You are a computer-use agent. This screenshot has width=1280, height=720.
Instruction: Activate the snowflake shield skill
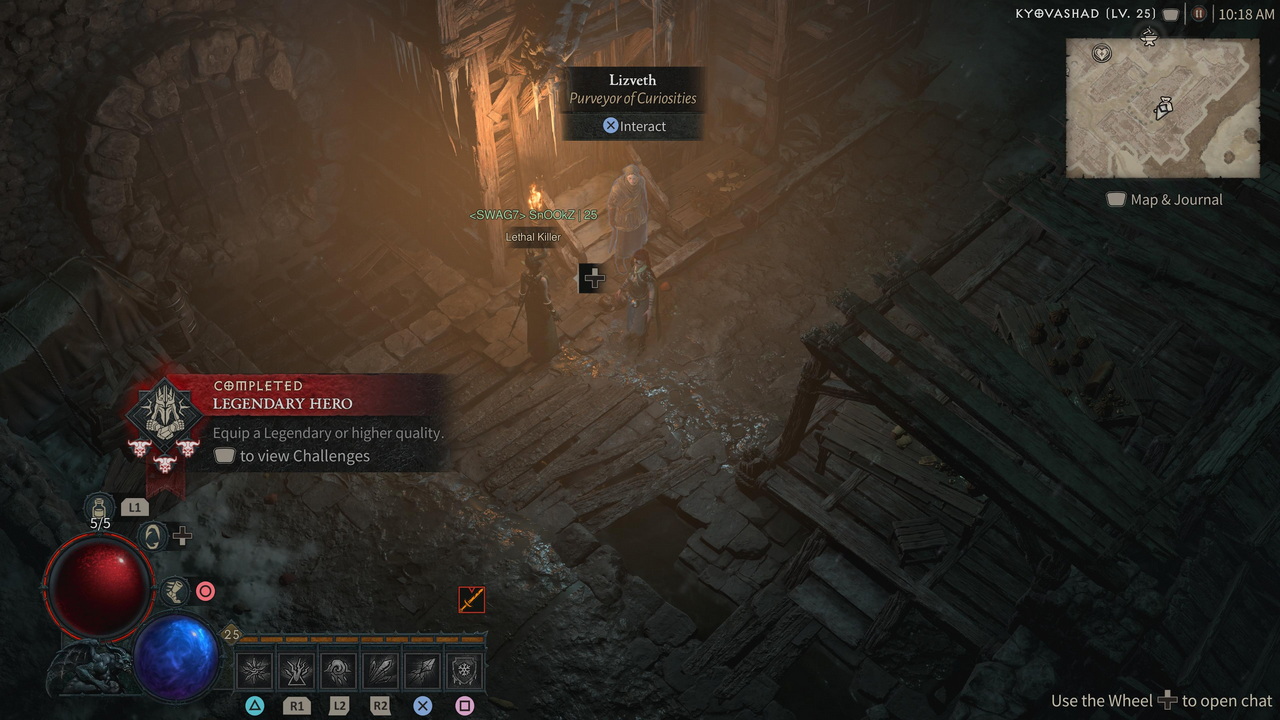[464, 670]
